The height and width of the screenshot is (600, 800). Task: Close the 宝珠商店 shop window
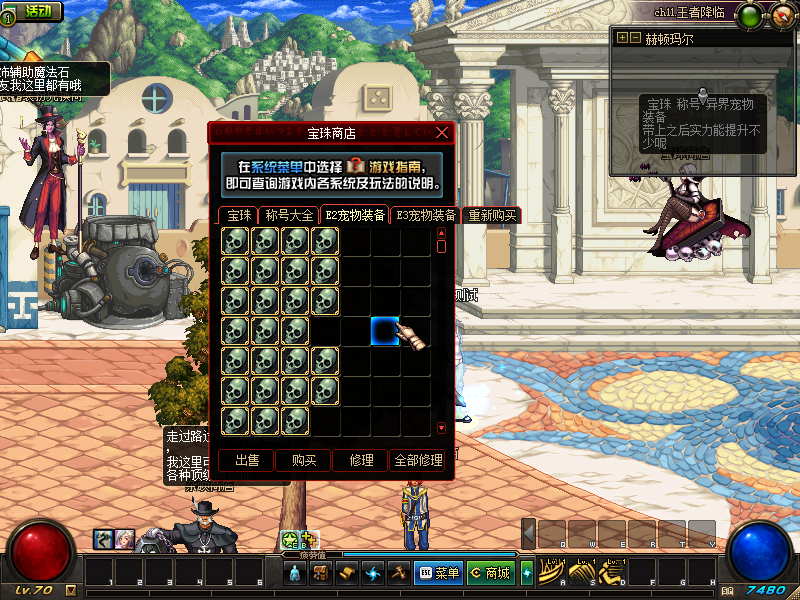[x=443, y=132]
